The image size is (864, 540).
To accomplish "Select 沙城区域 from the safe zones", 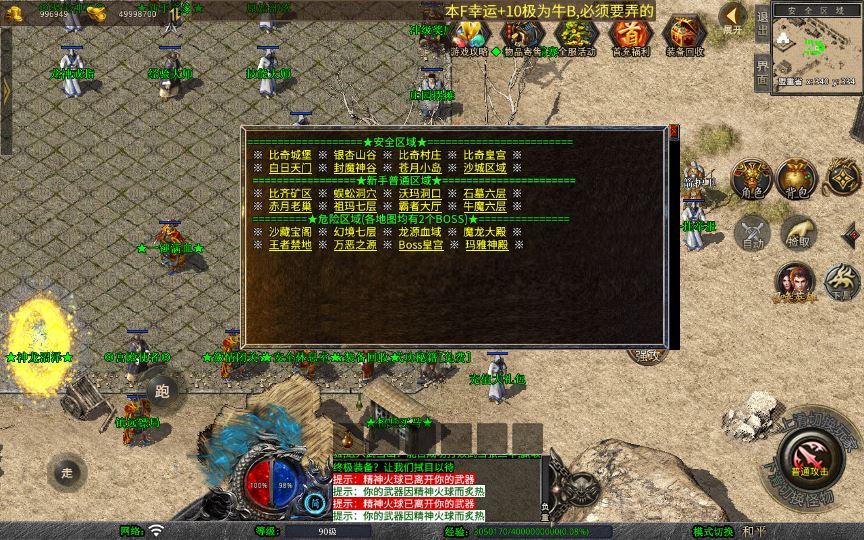I will pyautogui.click(x=484, y=168).
